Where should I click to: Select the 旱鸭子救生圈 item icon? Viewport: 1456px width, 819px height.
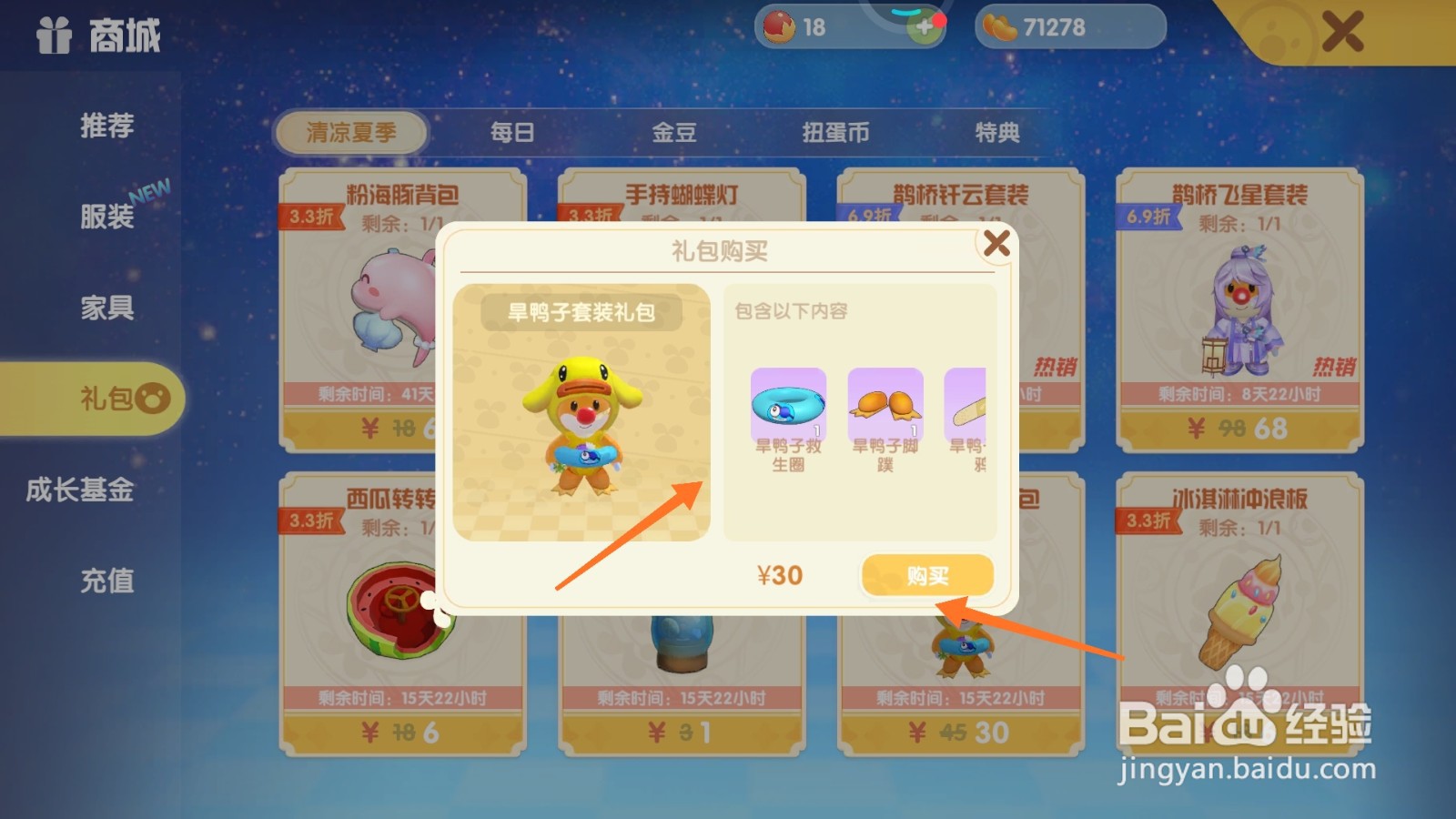coord(788,403)
